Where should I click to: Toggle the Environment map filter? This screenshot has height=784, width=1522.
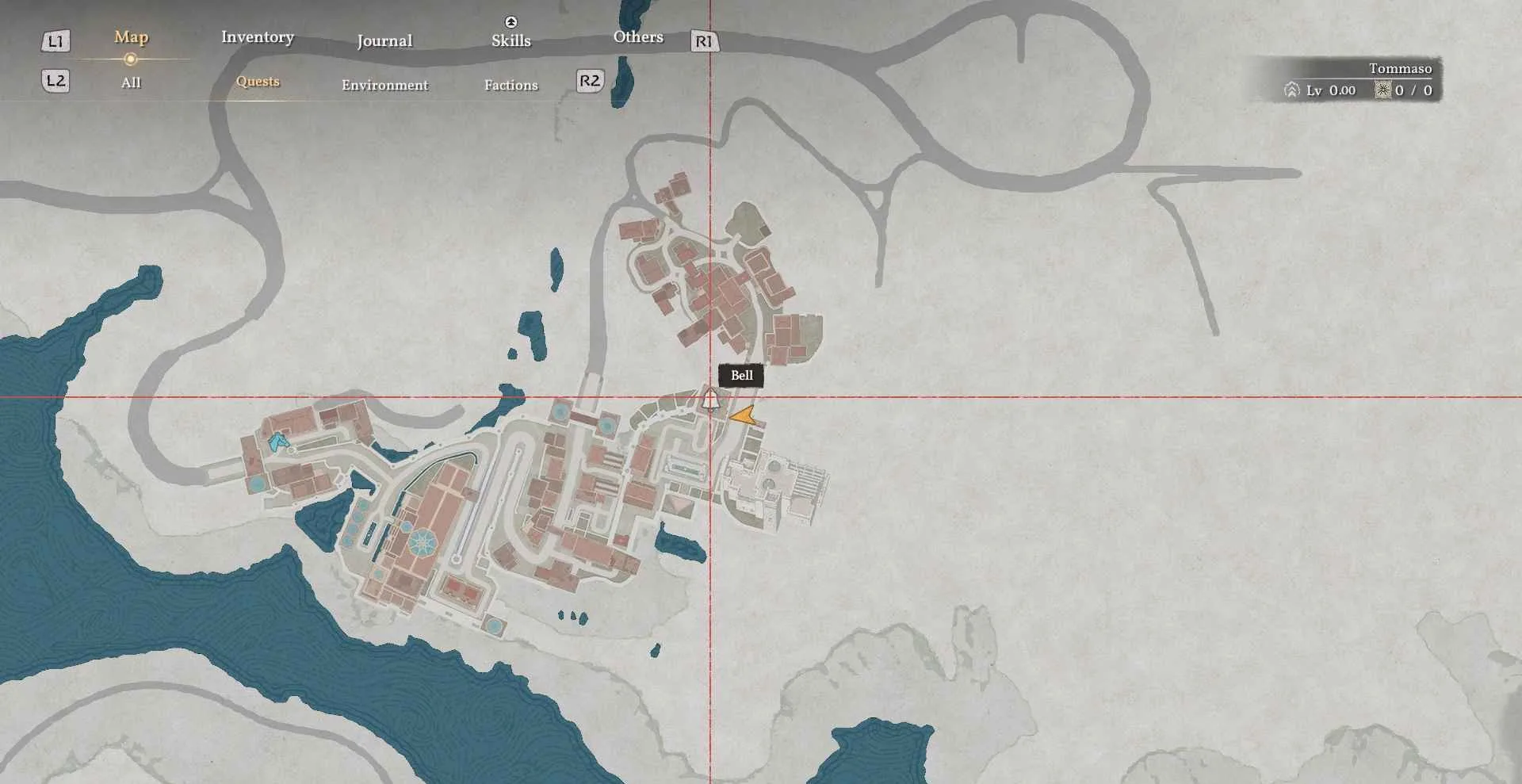(384, 85)
